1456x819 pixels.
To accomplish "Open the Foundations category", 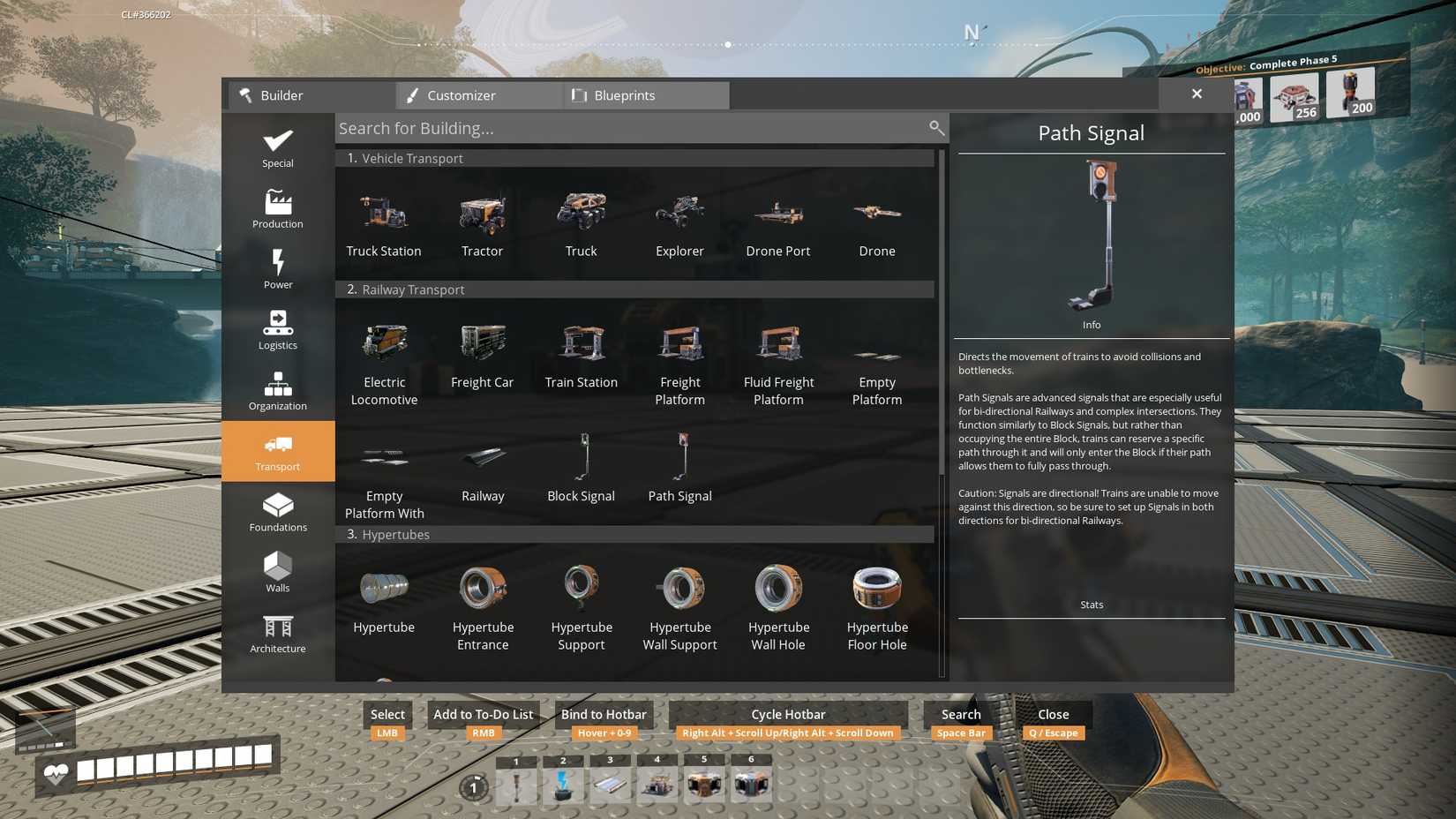I will click(277, 512).
